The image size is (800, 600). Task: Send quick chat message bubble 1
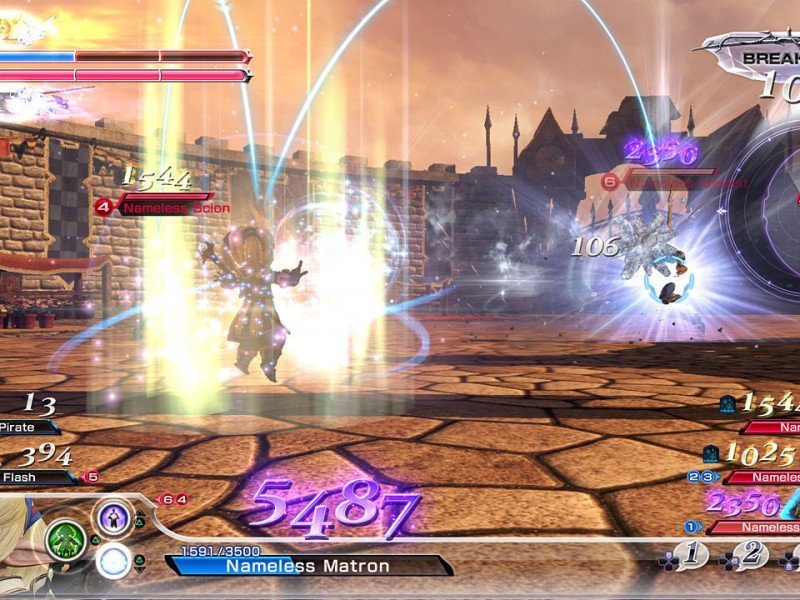[x=690, y=555]
